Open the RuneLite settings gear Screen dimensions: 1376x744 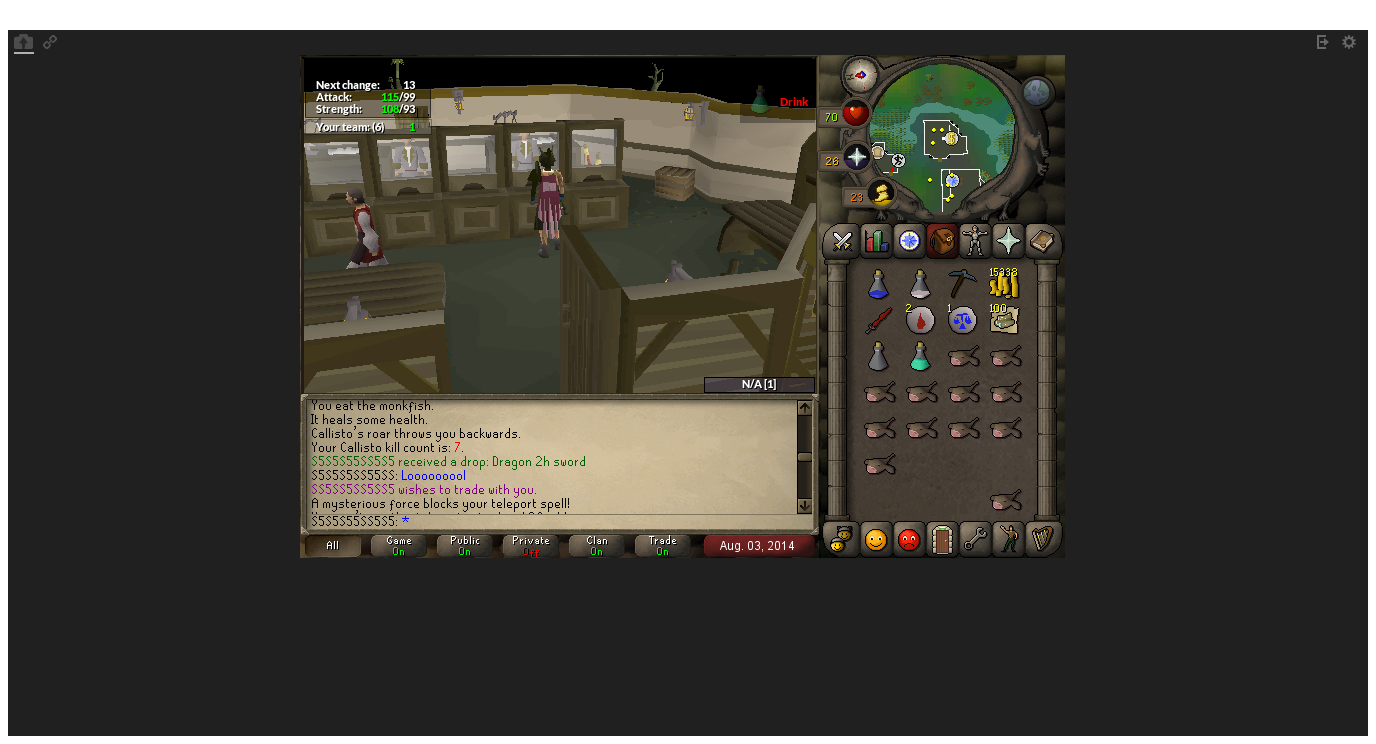(x=1349, y=42)
